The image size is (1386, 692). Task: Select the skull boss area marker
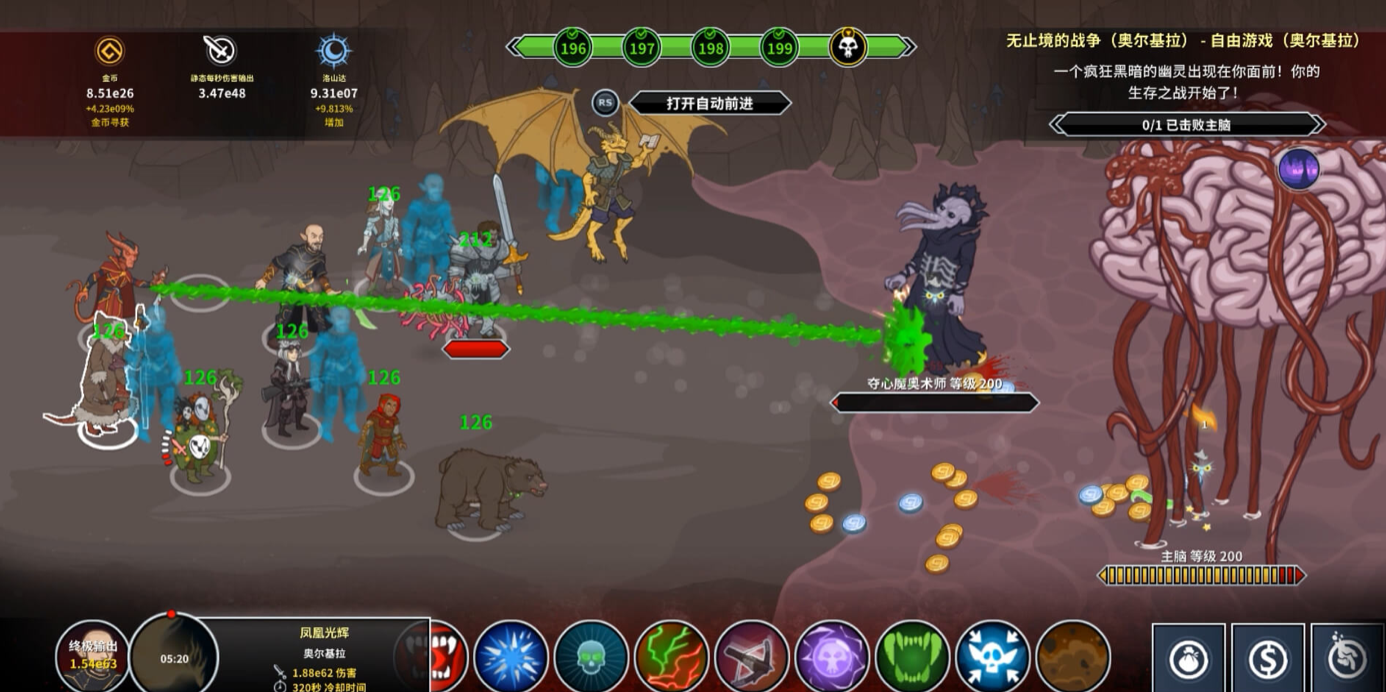[x=848, y=47]
